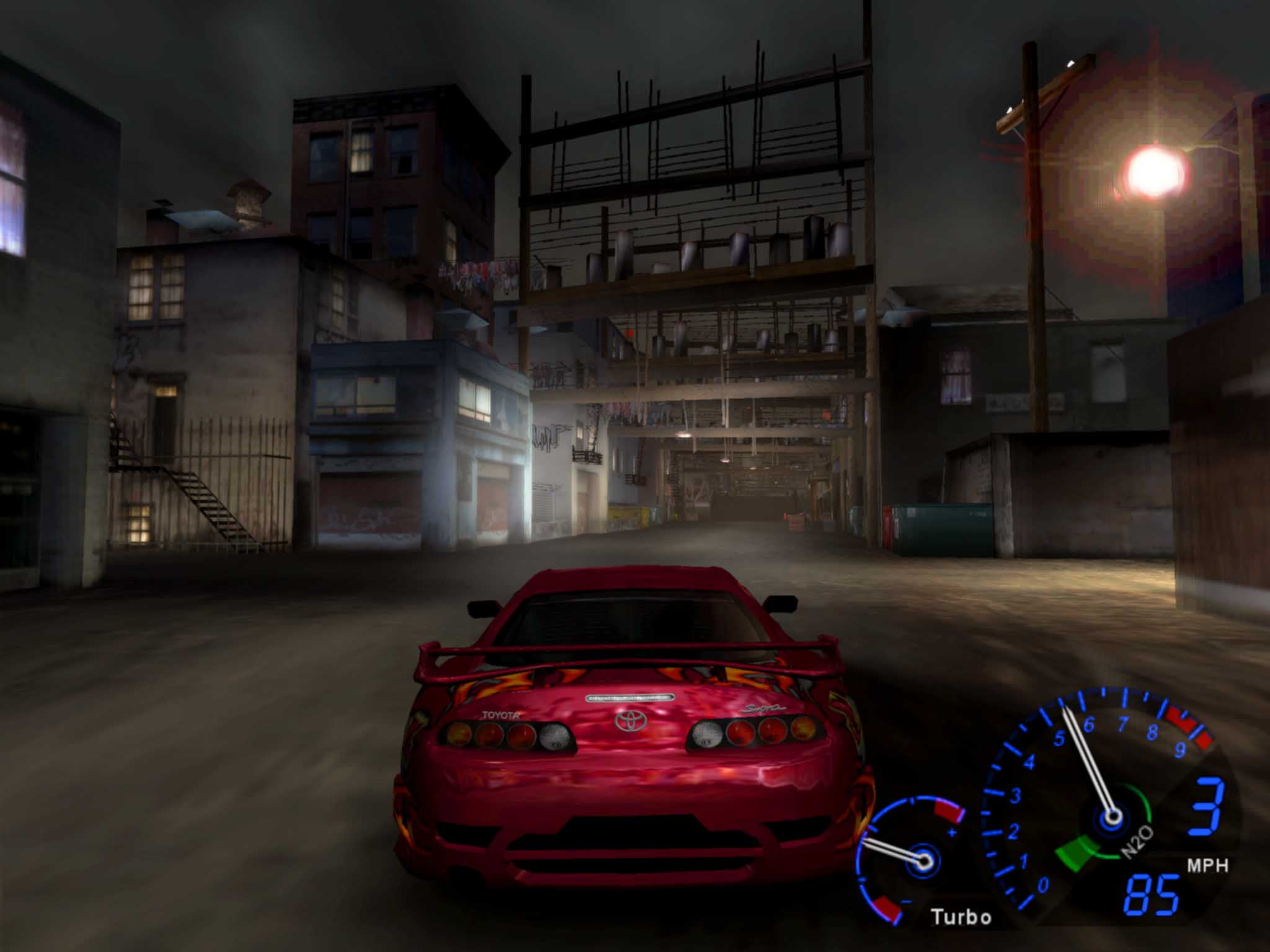Click the third brake light strip
Image resolution: width=1270 pixels, height=952 pixels.
629,697
